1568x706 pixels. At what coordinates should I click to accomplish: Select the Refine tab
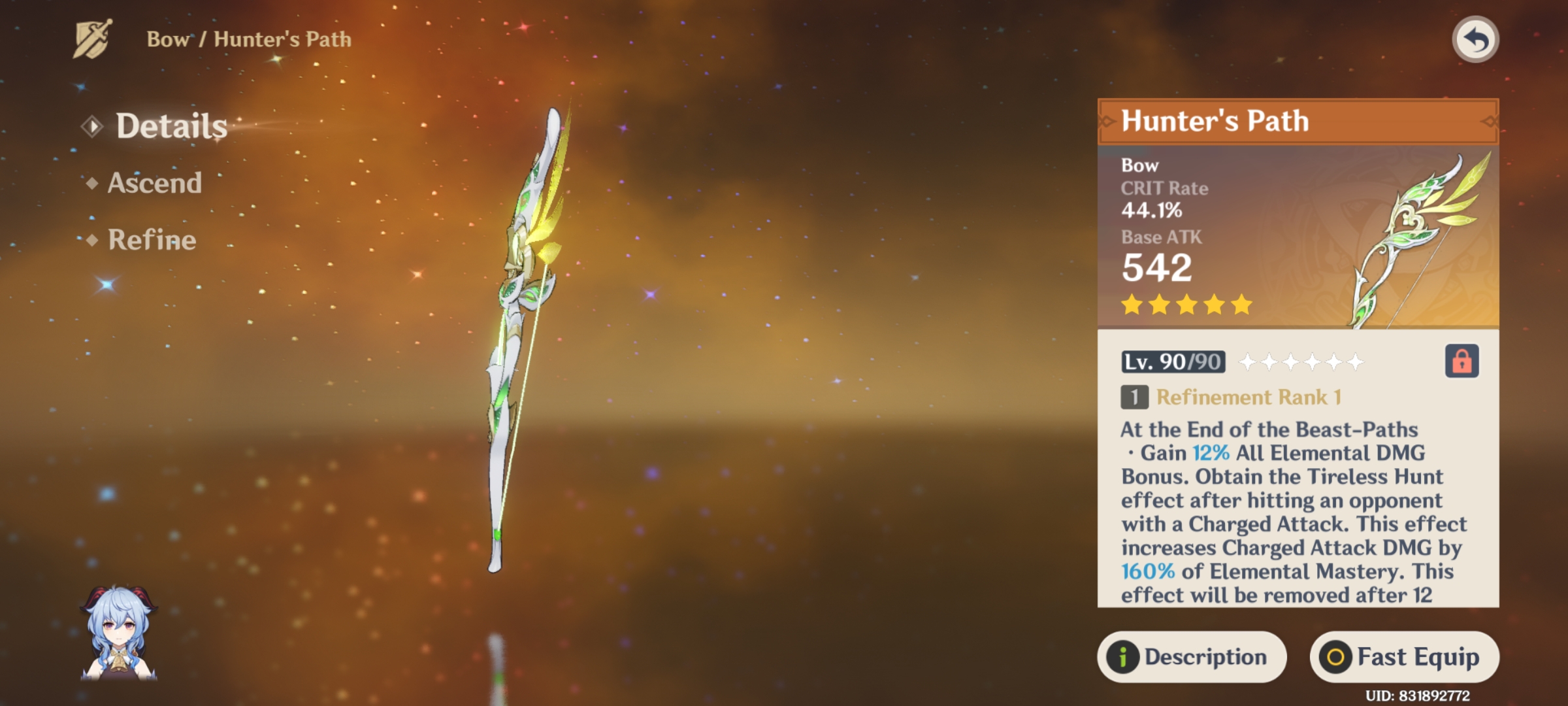tap(152, 240)
